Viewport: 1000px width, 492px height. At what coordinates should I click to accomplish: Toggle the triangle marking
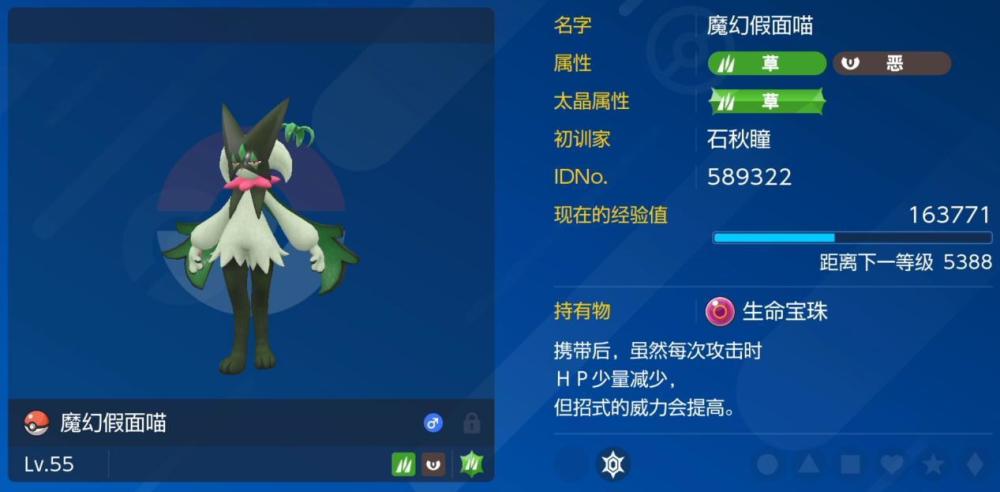click(x=808, y=465)
